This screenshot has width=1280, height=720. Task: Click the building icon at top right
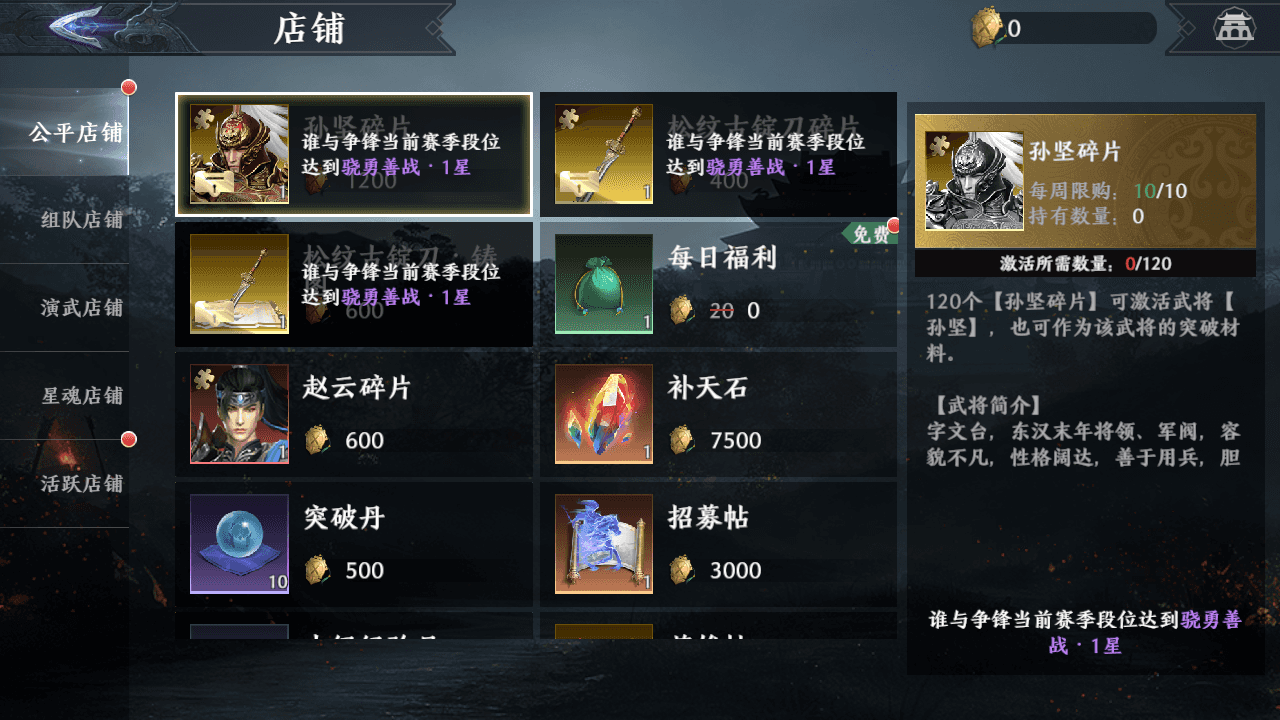[1236, 27]
